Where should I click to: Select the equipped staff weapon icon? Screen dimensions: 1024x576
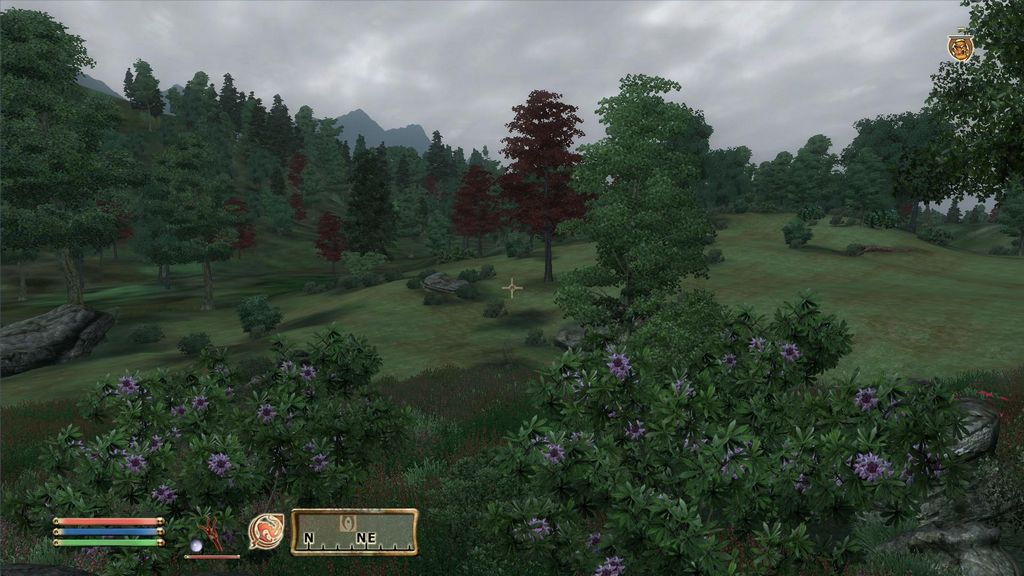(x=210, y=535)
